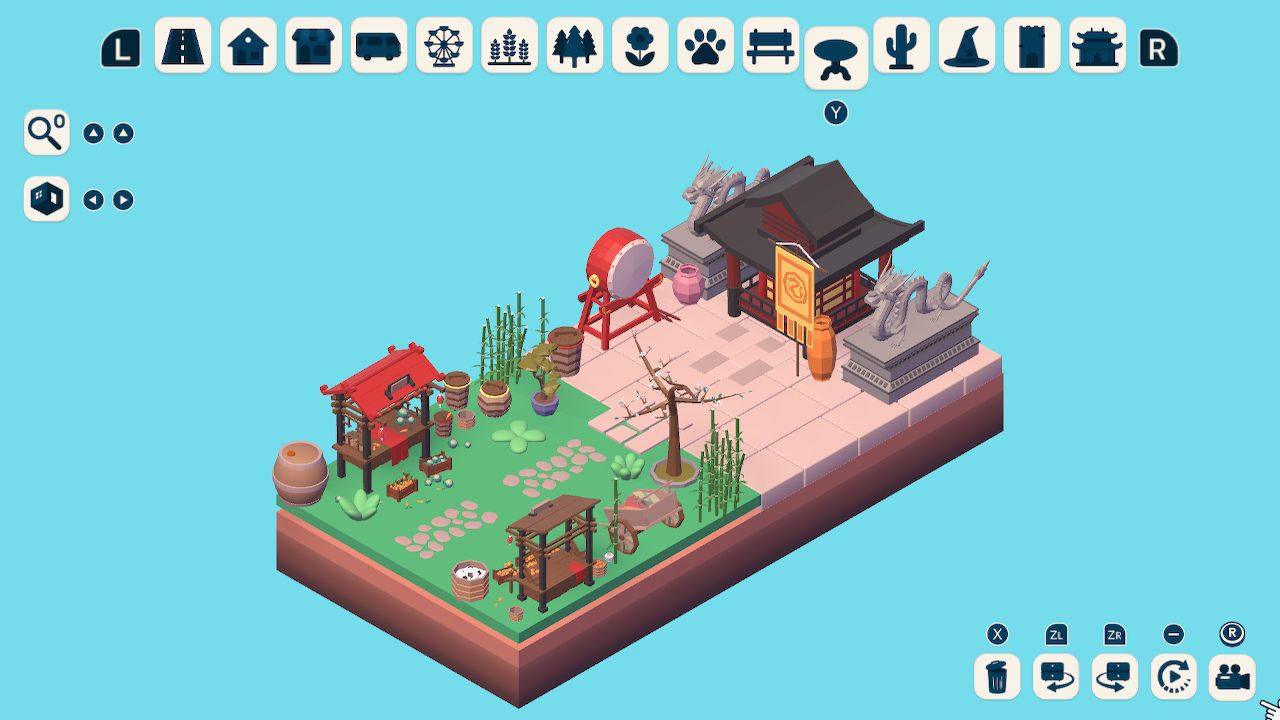Undo the last placement
Image resolution: width=1280 pixels, height=720 pixels.
1054,676
